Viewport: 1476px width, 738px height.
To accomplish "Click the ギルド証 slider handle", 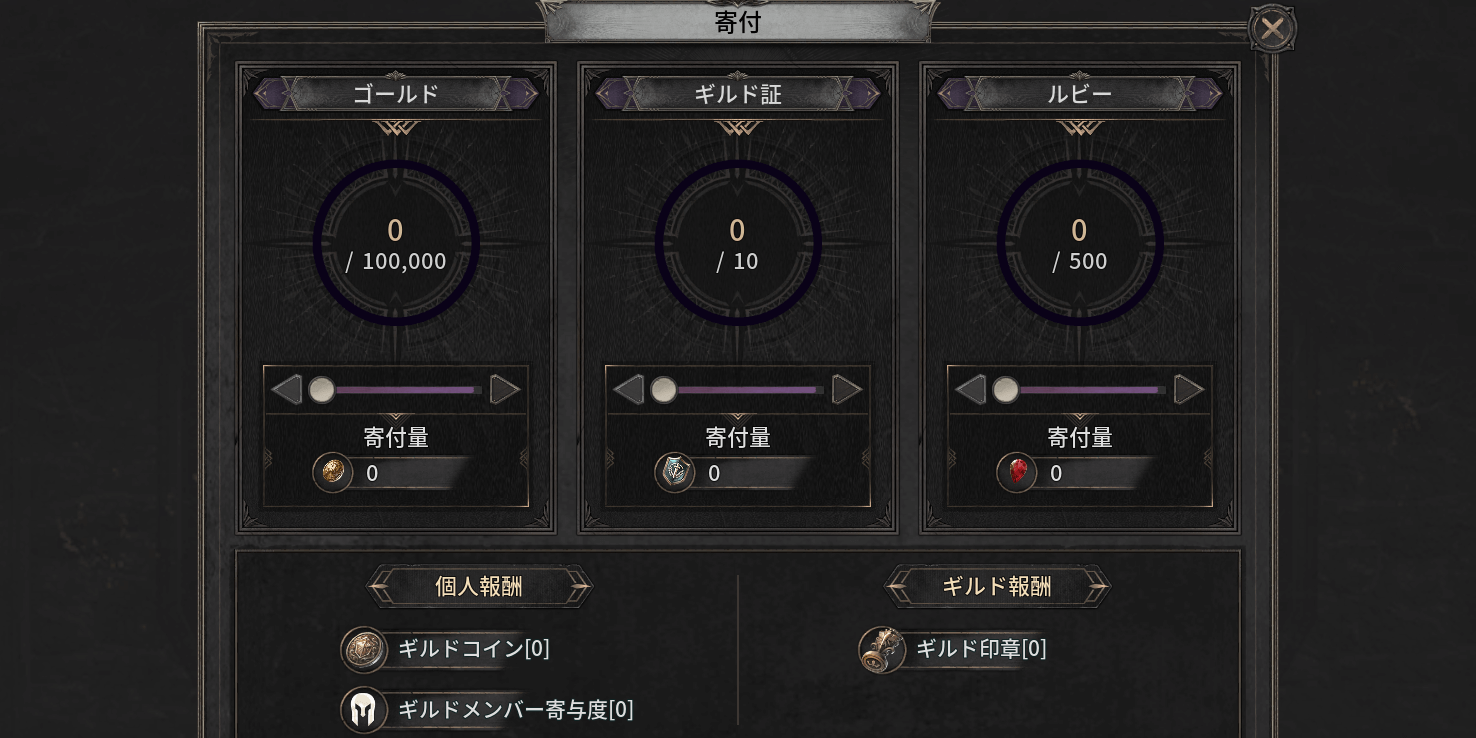I will (x=664, y=390).
